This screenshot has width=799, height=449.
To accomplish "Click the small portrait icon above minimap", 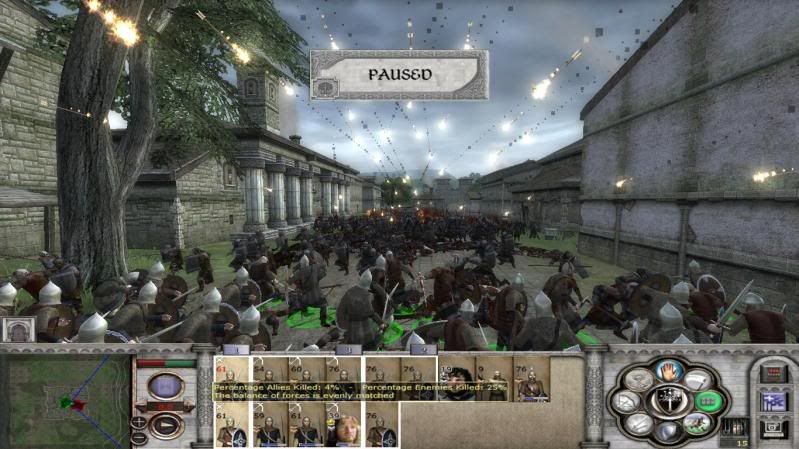I will 15,330.
